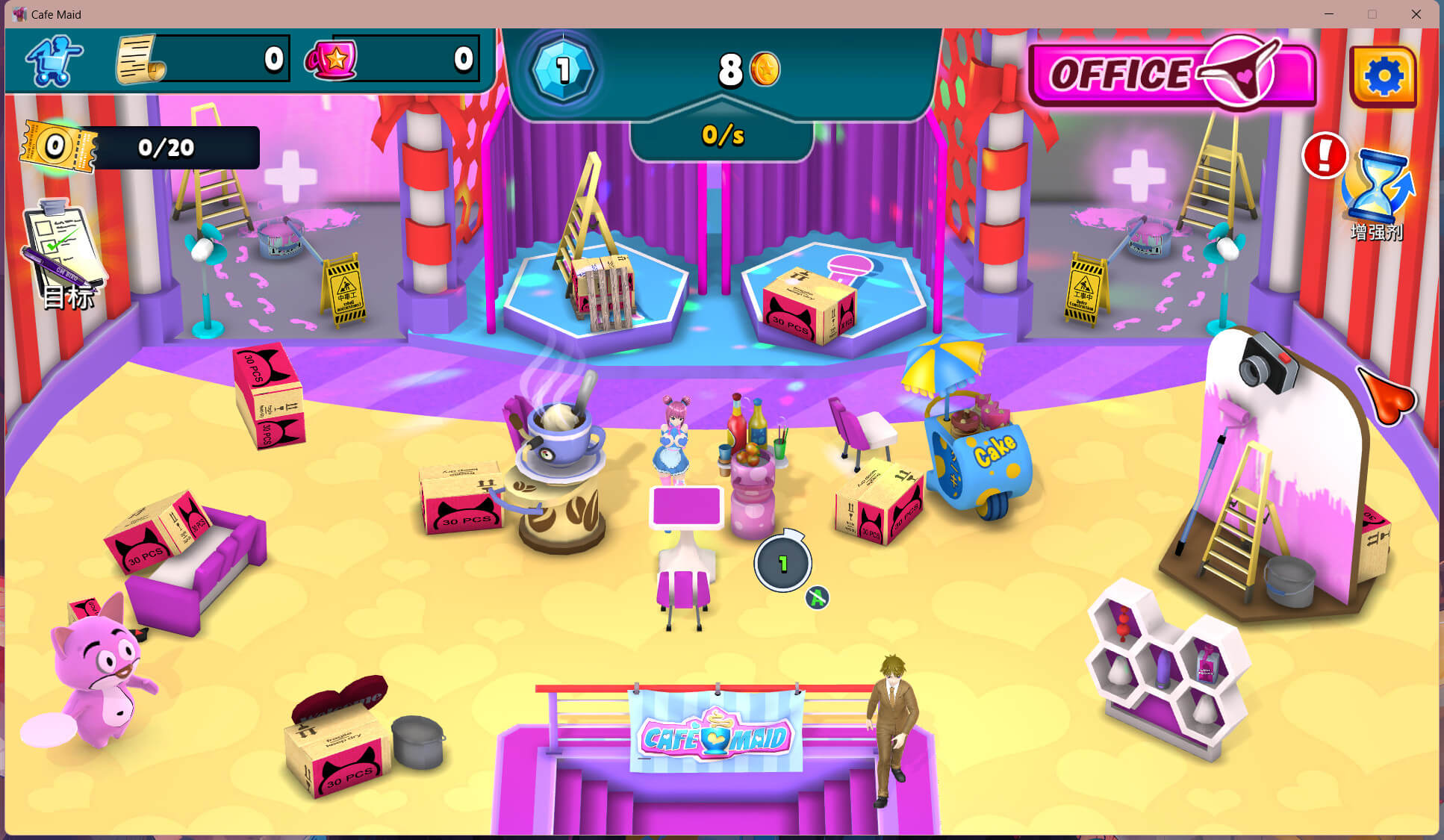The width and height of the screenshot is (1444, 840).
Task: Close the Cafe Maid window
Action: 1416,14
